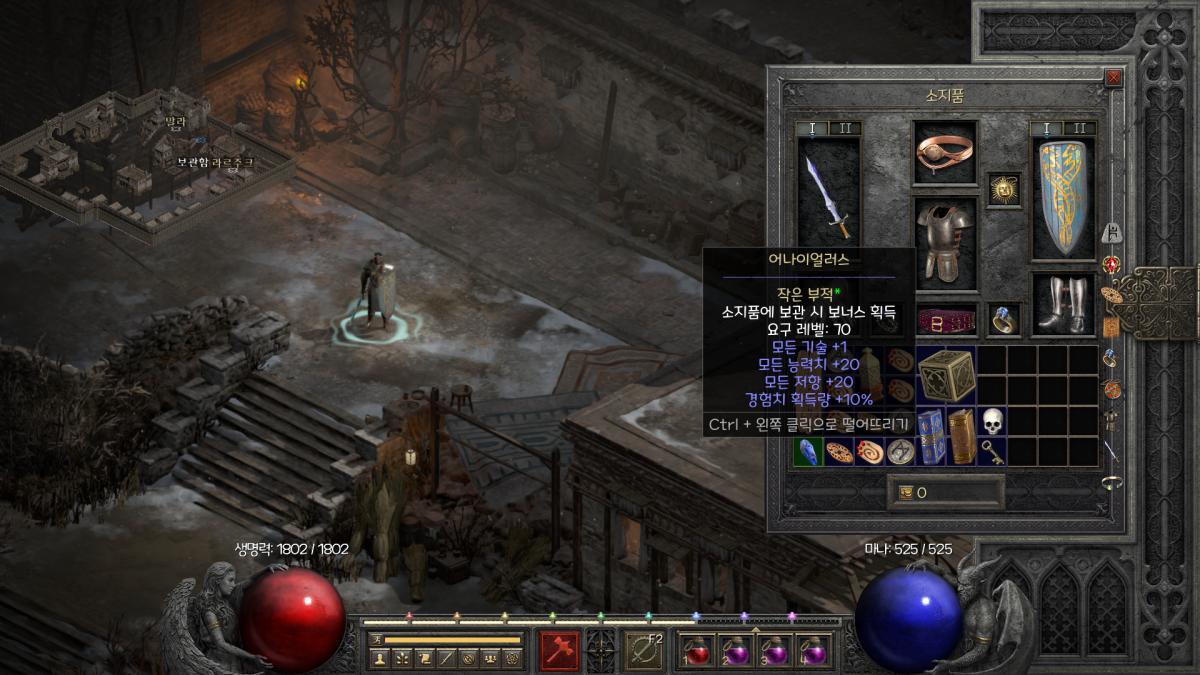Switch to weapon set II on left
This screenshot has width=1200, height=675.
click(844, 128)
